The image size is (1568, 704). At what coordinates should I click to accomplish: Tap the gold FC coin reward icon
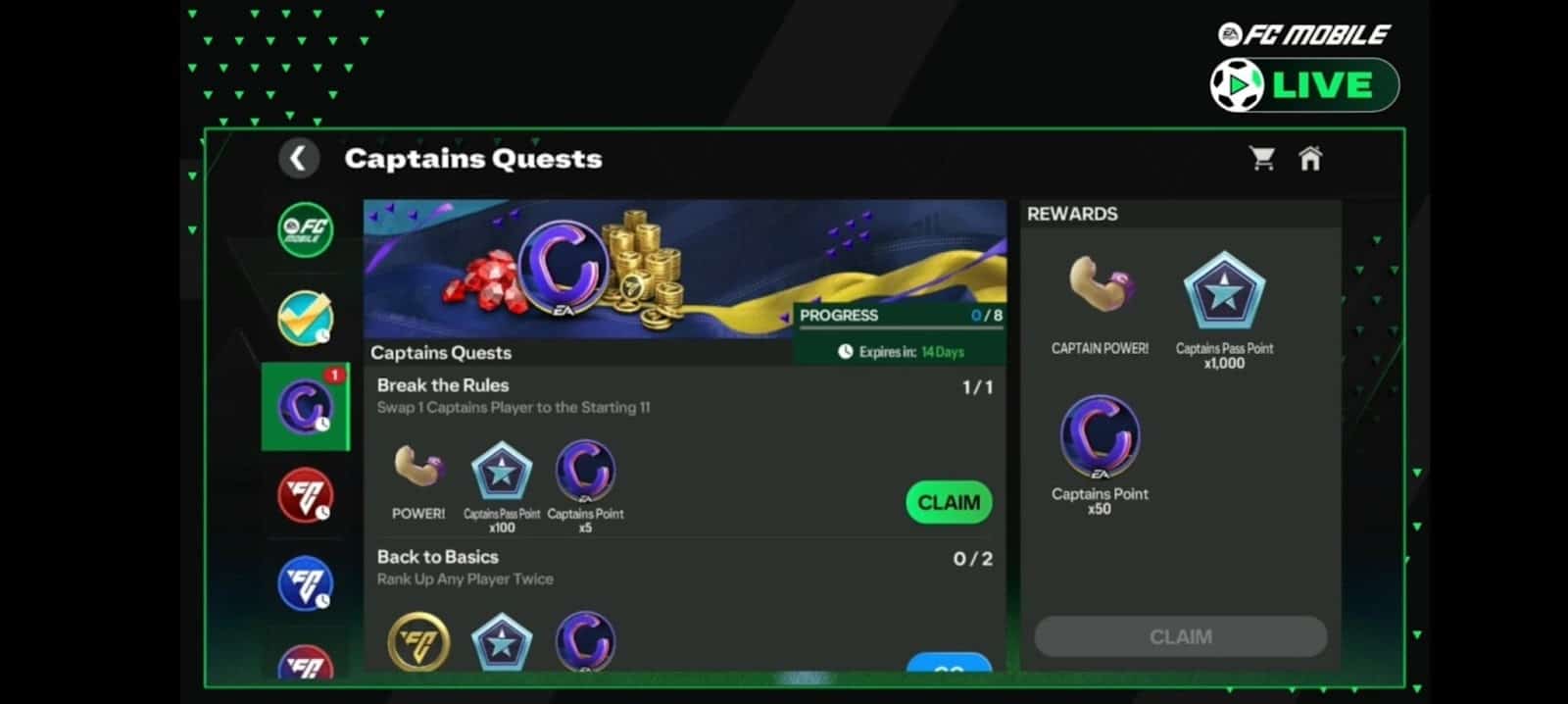tap(418, 642)
